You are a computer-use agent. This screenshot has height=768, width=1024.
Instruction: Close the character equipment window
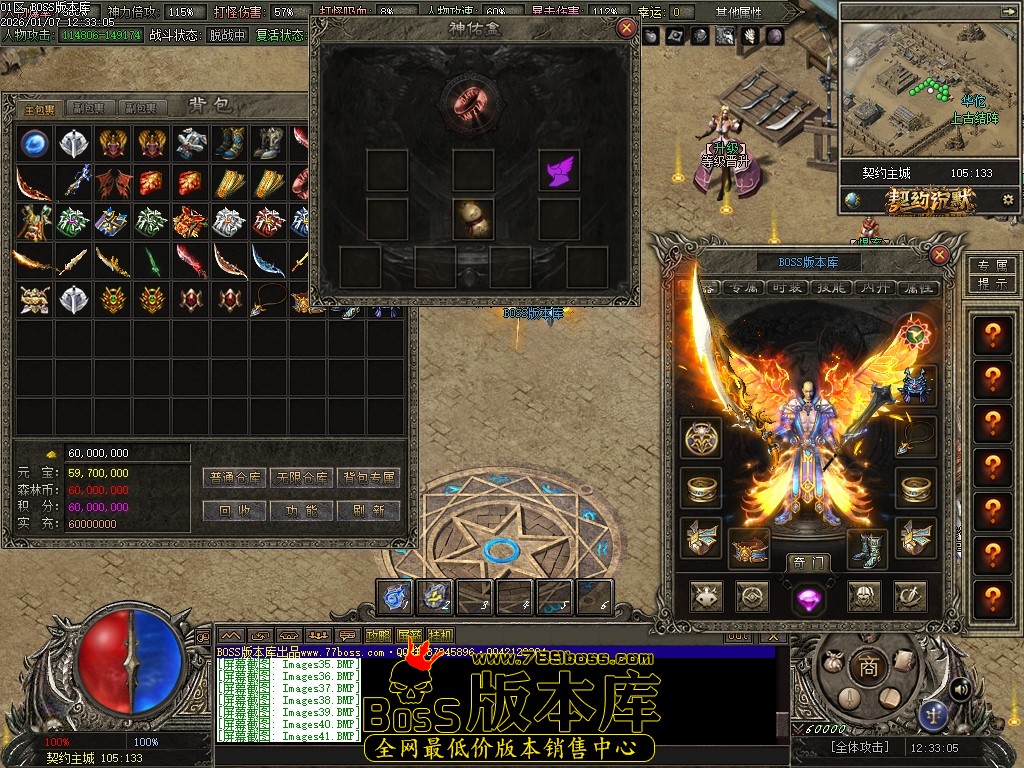(939, 255)
